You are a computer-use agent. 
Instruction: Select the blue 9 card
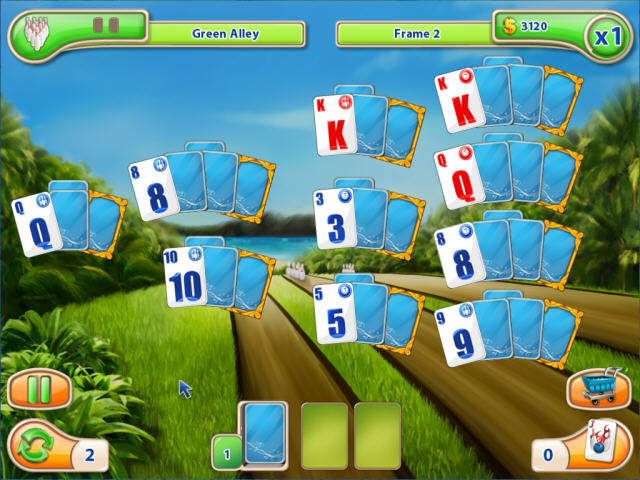coord(459,335)
